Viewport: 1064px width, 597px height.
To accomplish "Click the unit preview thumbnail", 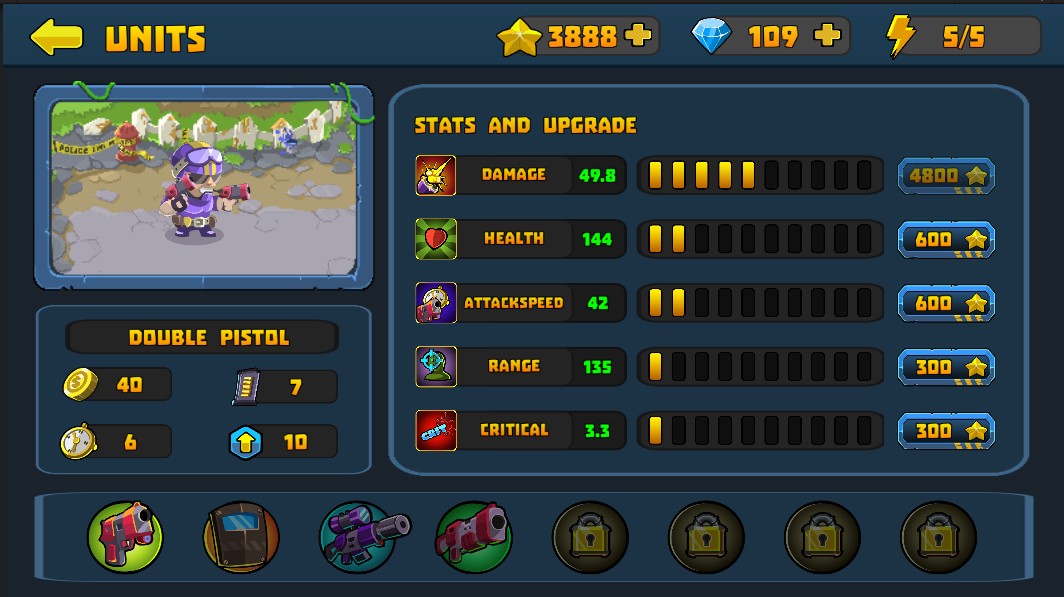I will (x=204, y=187).
